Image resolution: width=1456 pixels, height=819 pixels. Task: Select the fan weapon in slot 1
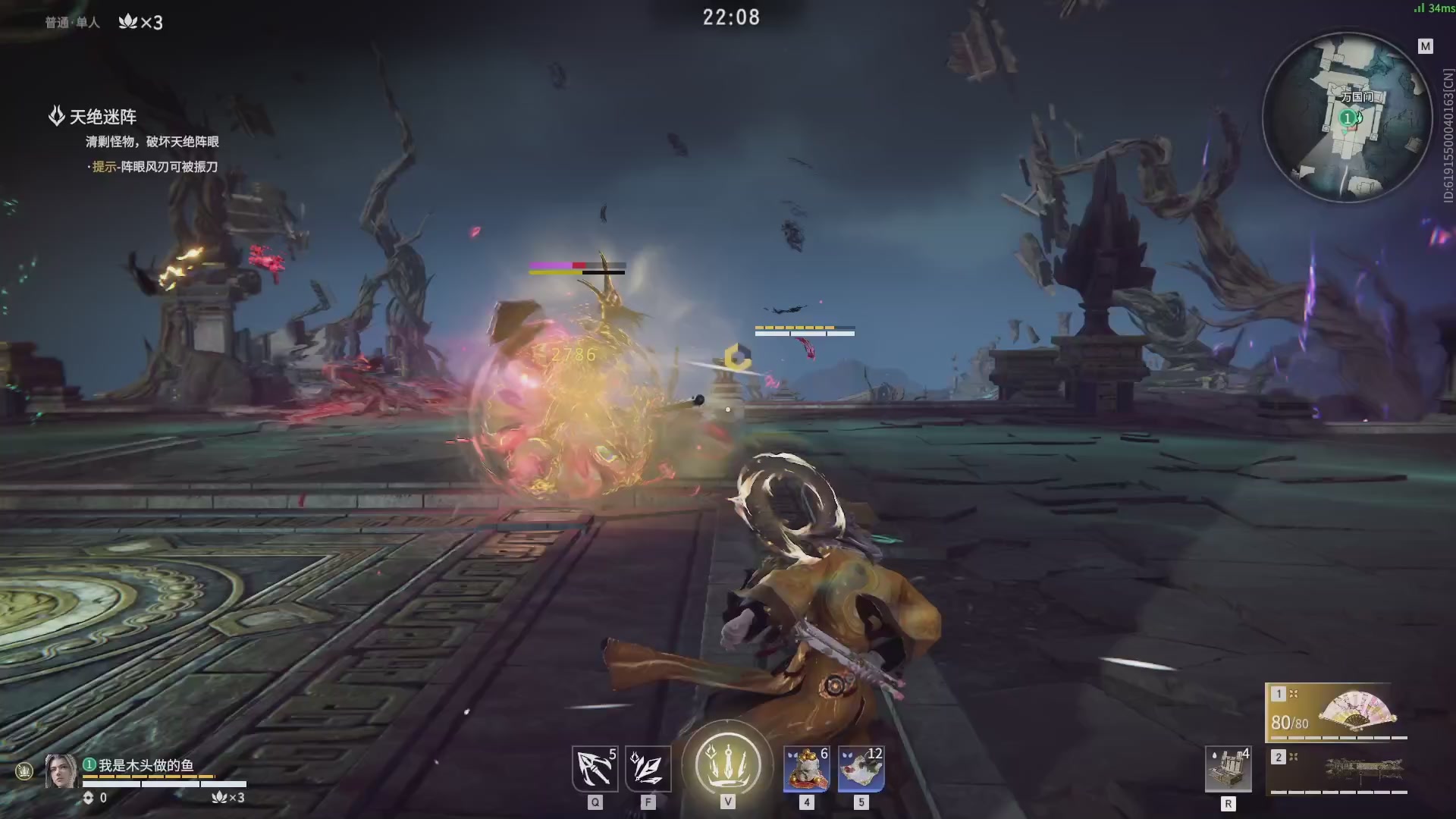[x=1336, y=712]
